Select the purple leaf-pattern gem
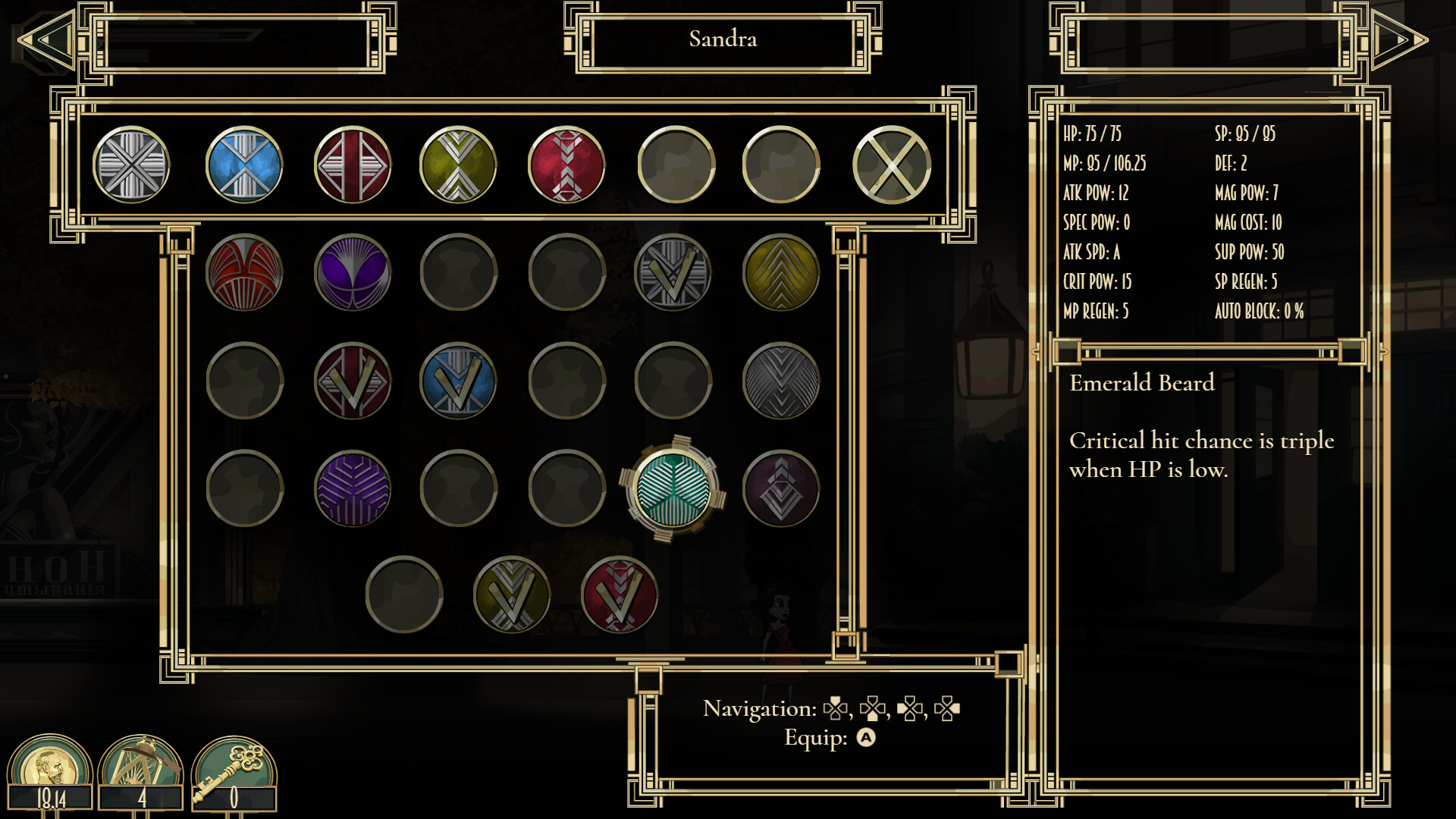Screen dimensions: 1456x819 (x=353, y=489)
